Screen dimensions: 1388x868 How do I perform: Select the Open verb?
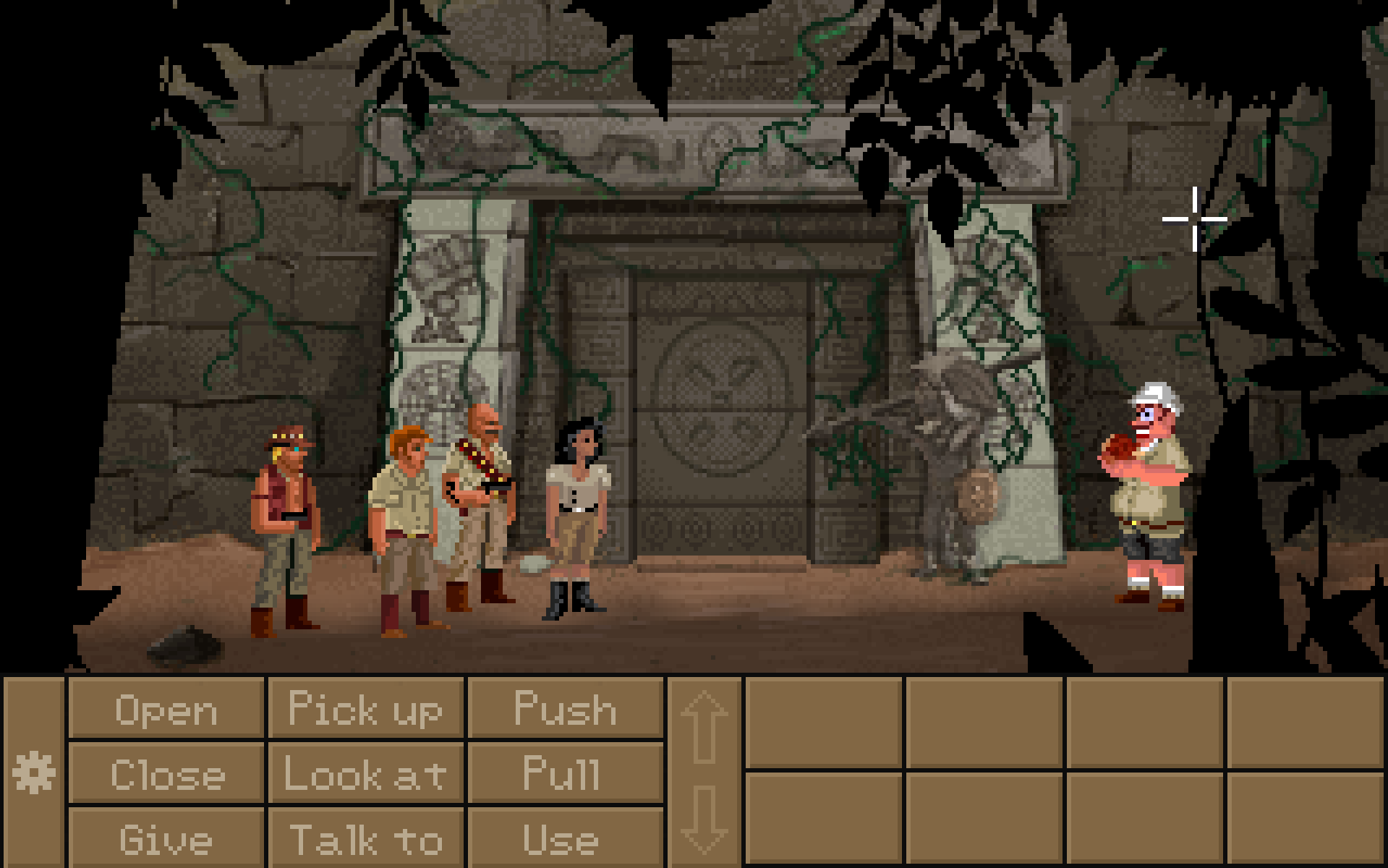[x=166, y=709]
